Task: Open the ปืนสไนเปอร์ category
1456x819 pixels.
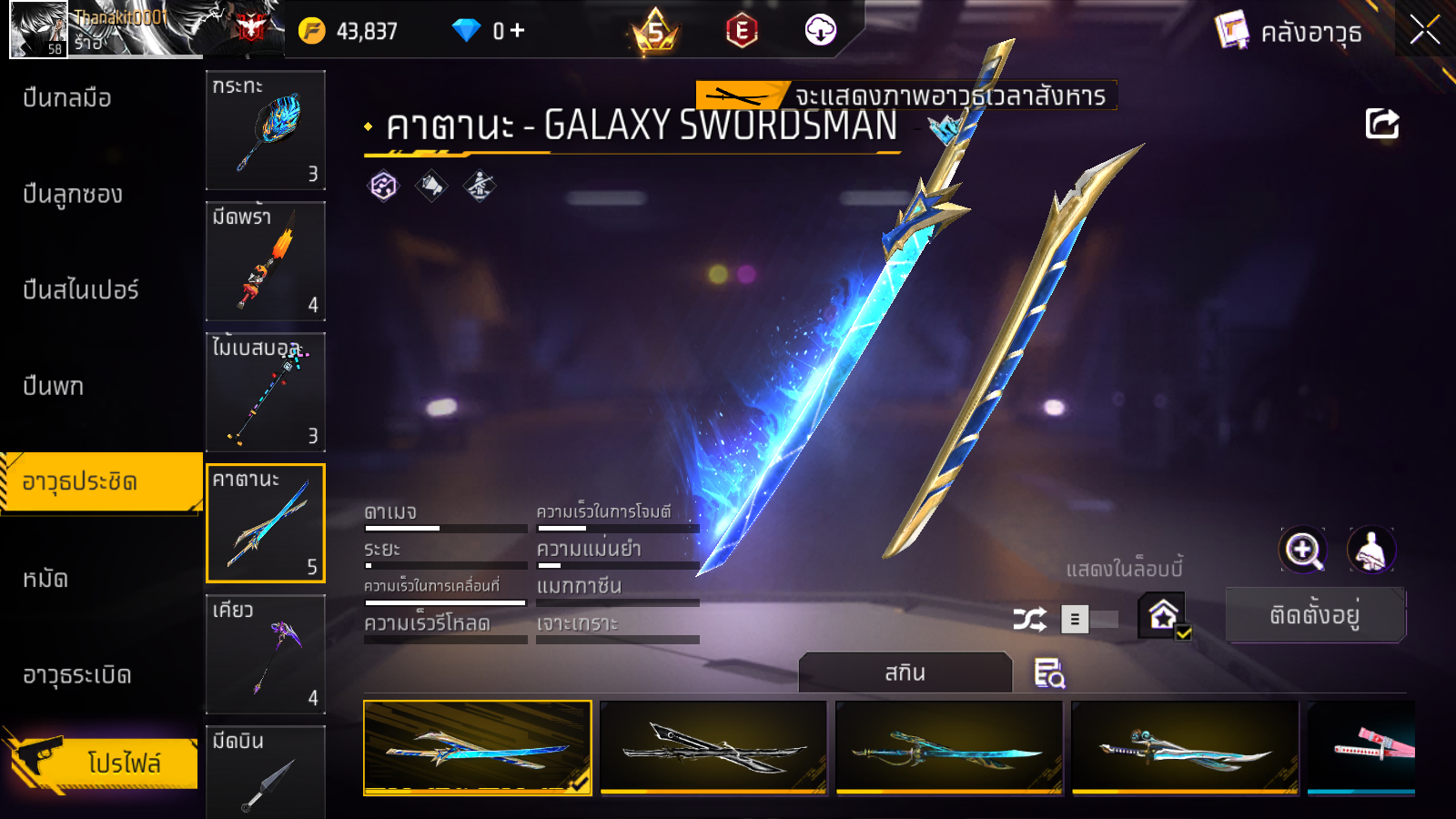Action: point(81,290)
